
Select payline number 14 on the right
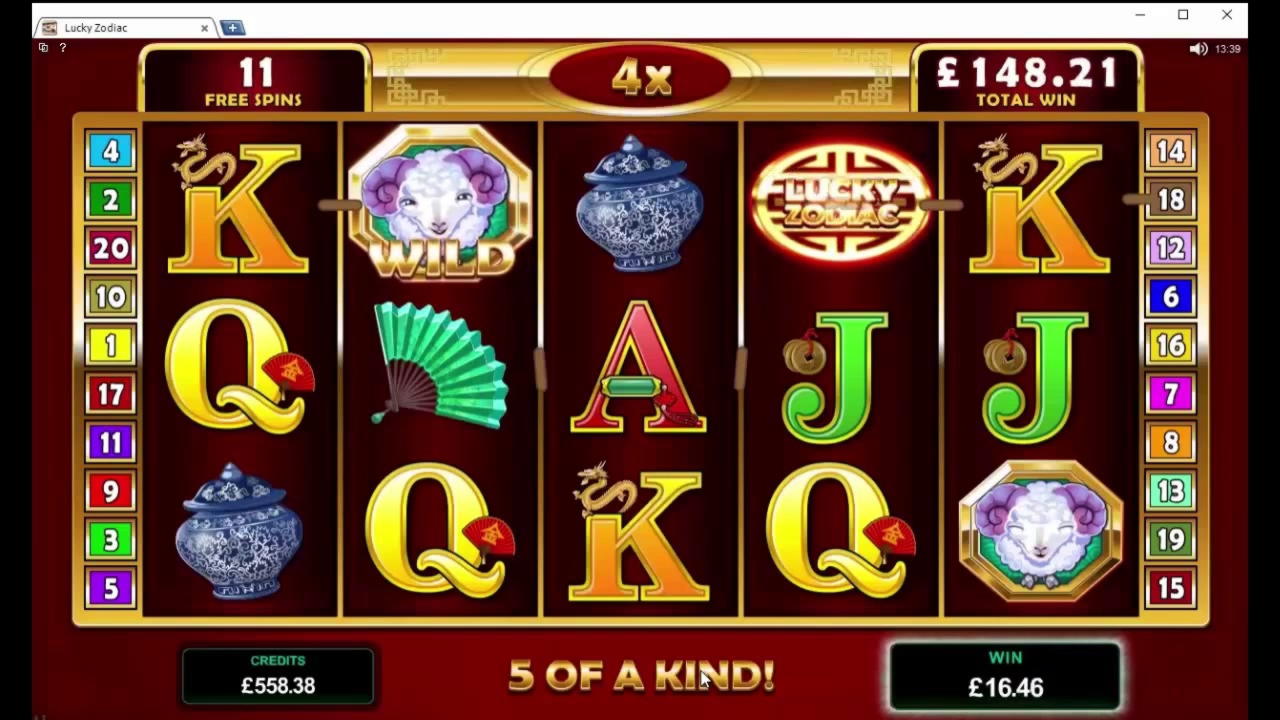click(x=1170, y=151)
